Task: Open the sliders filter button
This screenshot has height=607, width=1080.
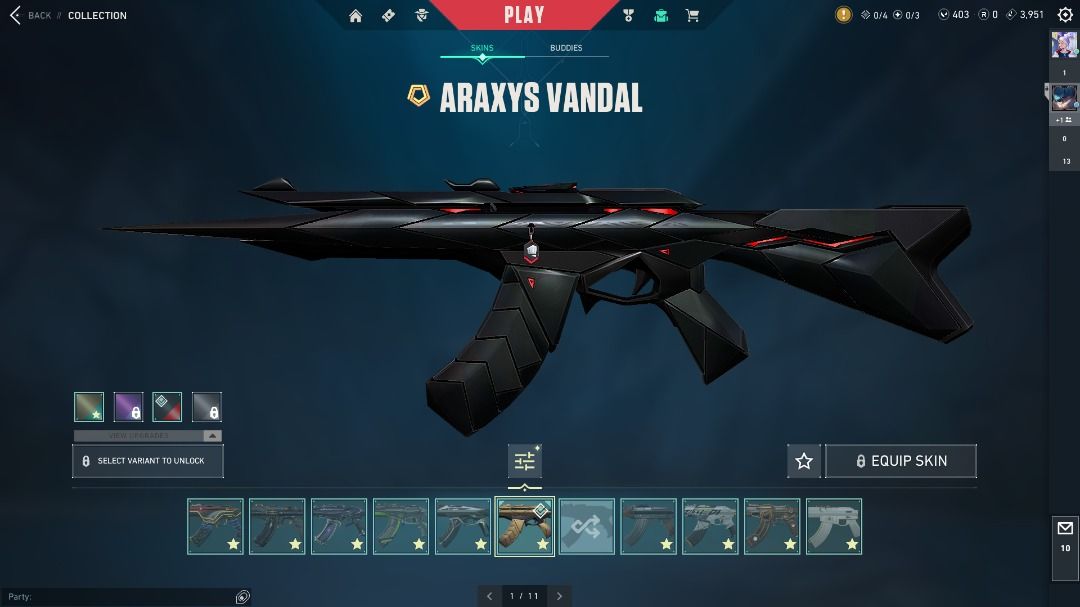Action: click(x=525, y=461)
